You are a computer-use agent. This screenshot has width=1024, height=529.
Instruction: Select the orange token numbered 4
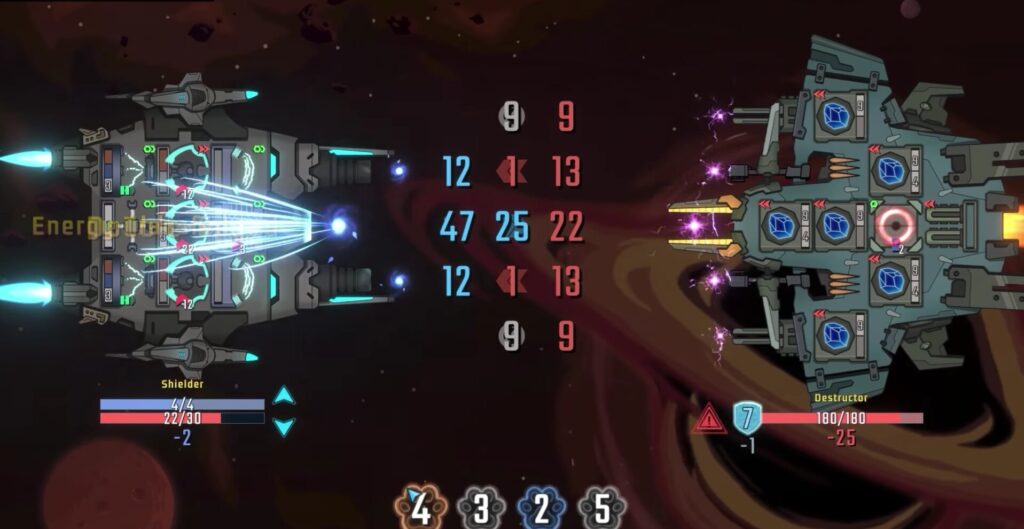point(421,509)
